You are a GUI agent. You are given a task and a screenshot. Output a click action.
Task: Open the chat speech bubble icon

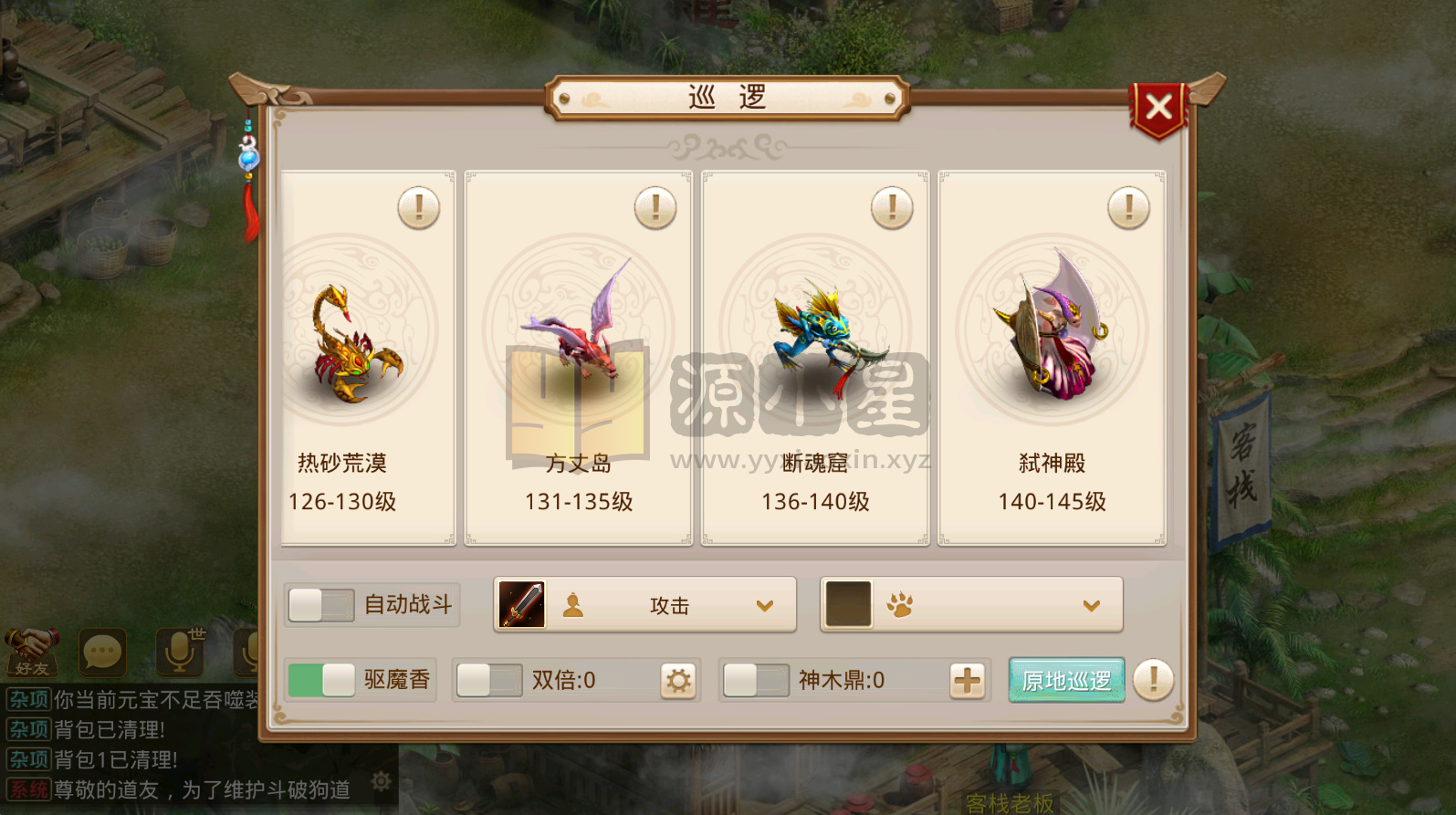point(101,652)
